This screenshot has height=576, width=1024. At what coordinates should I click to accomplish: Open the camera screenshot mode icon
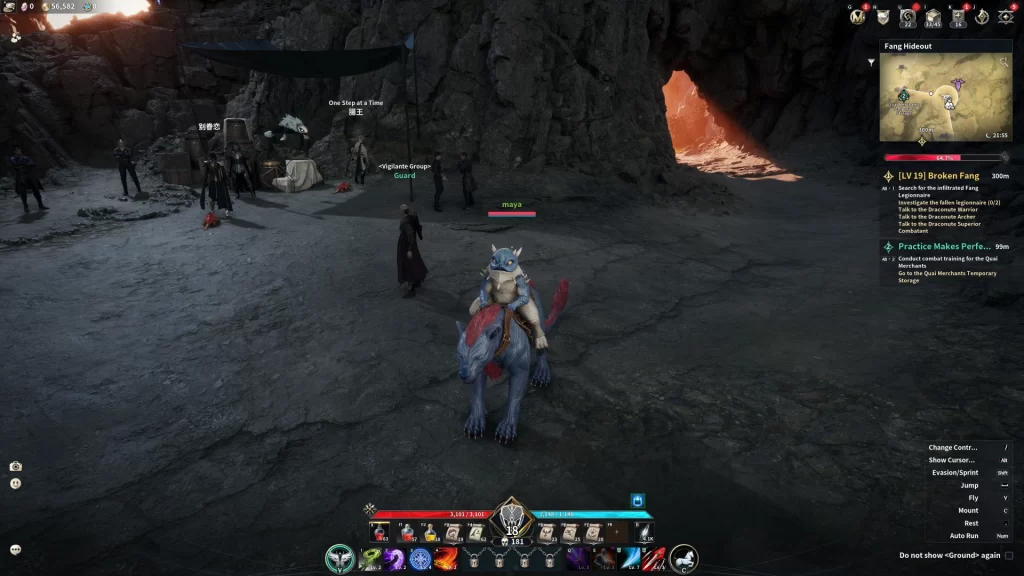pos(15,466)
